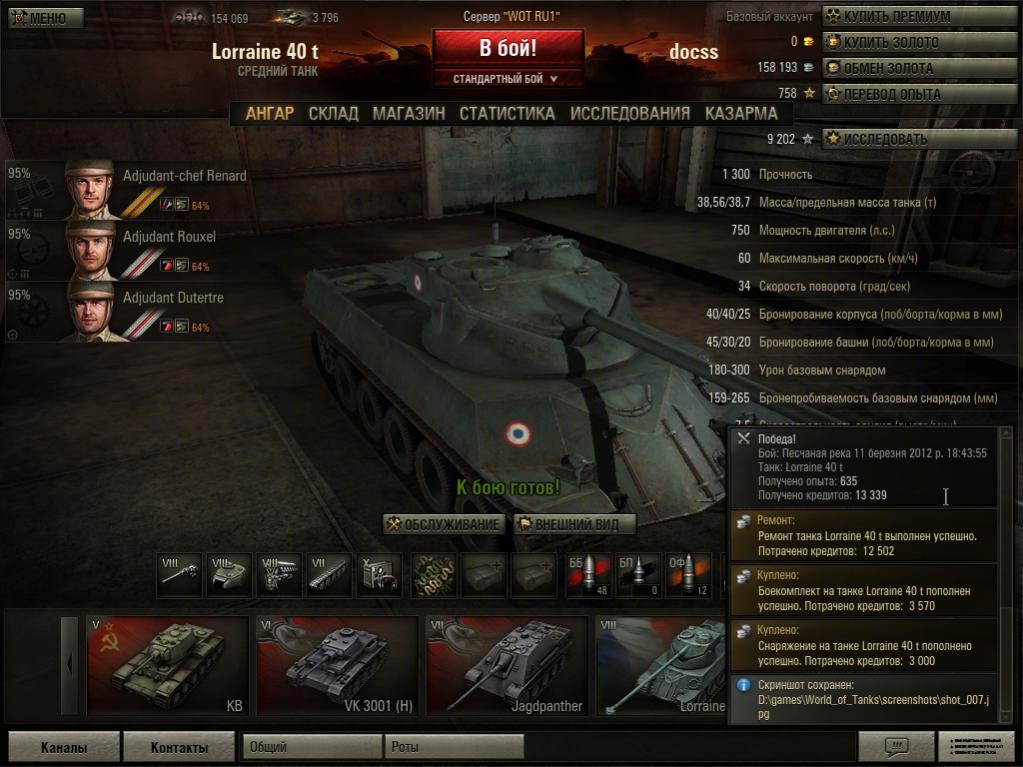Open the Меню button

pos(40,18)
